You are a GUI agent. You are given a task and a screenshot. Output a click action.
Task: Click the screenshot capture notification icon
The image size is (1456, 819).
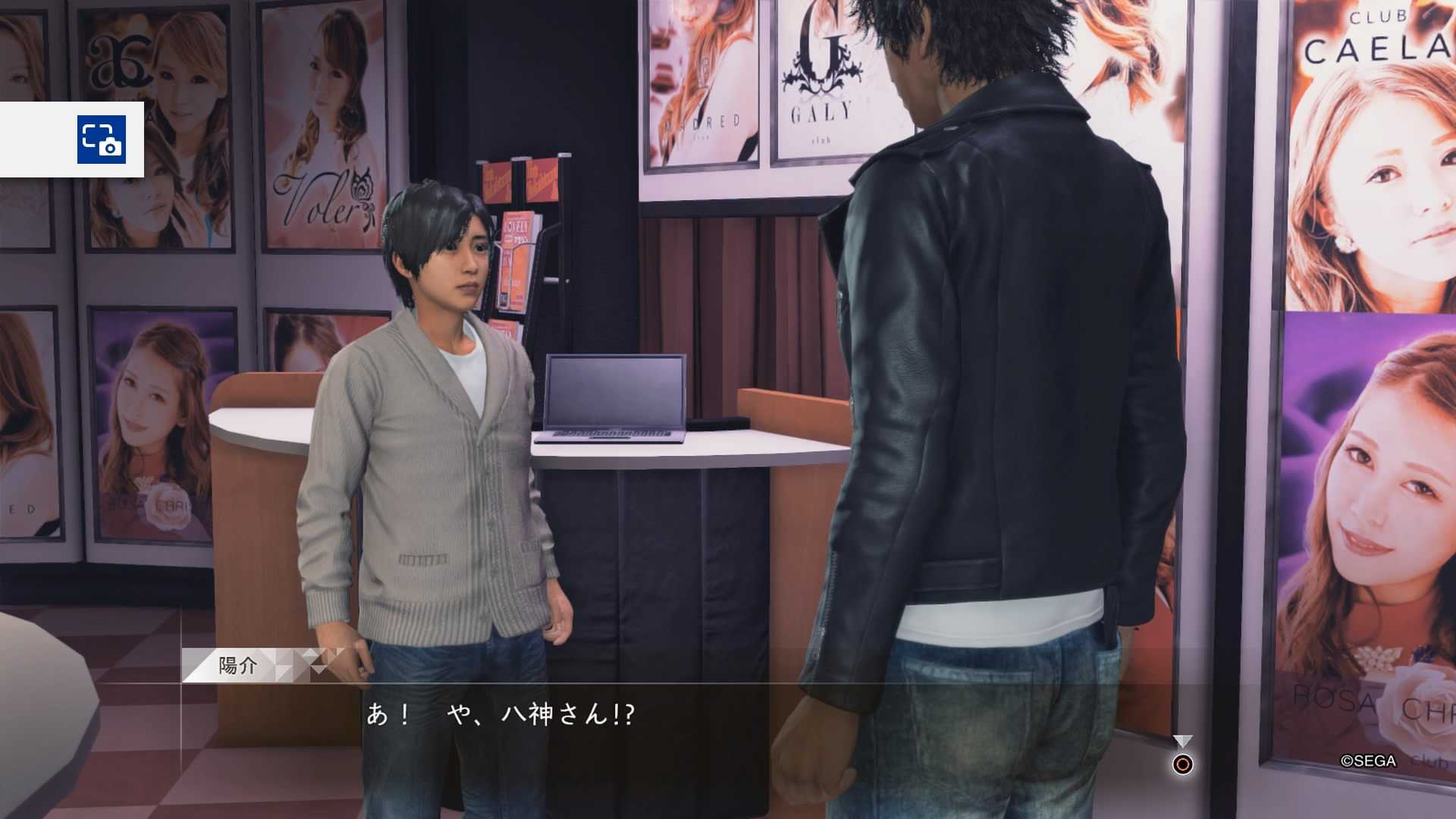click(101, 140)
